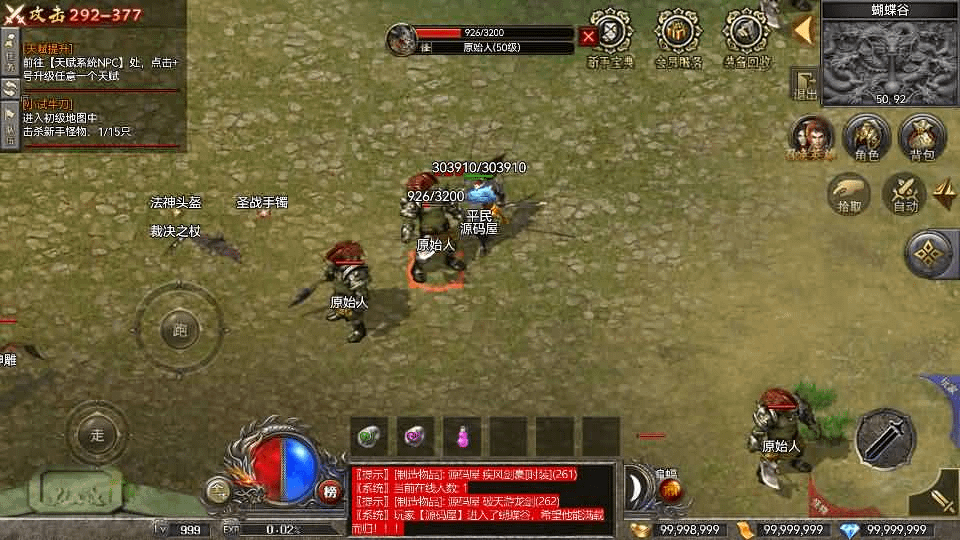Viewport: 960px width, 540px height.
Task: Open the 会员服务 membership menu
Action: tap(678, 36)
